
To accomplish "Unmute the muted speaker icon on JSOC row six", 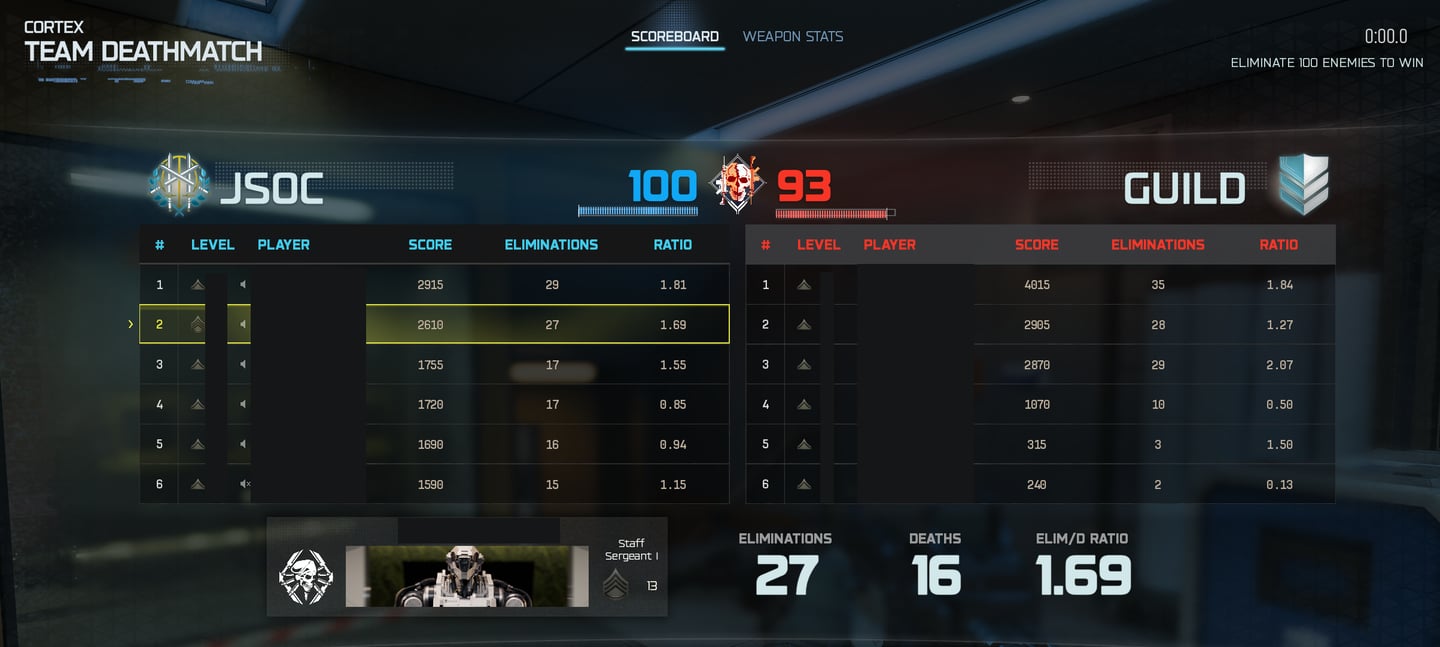I will [244, 485].
